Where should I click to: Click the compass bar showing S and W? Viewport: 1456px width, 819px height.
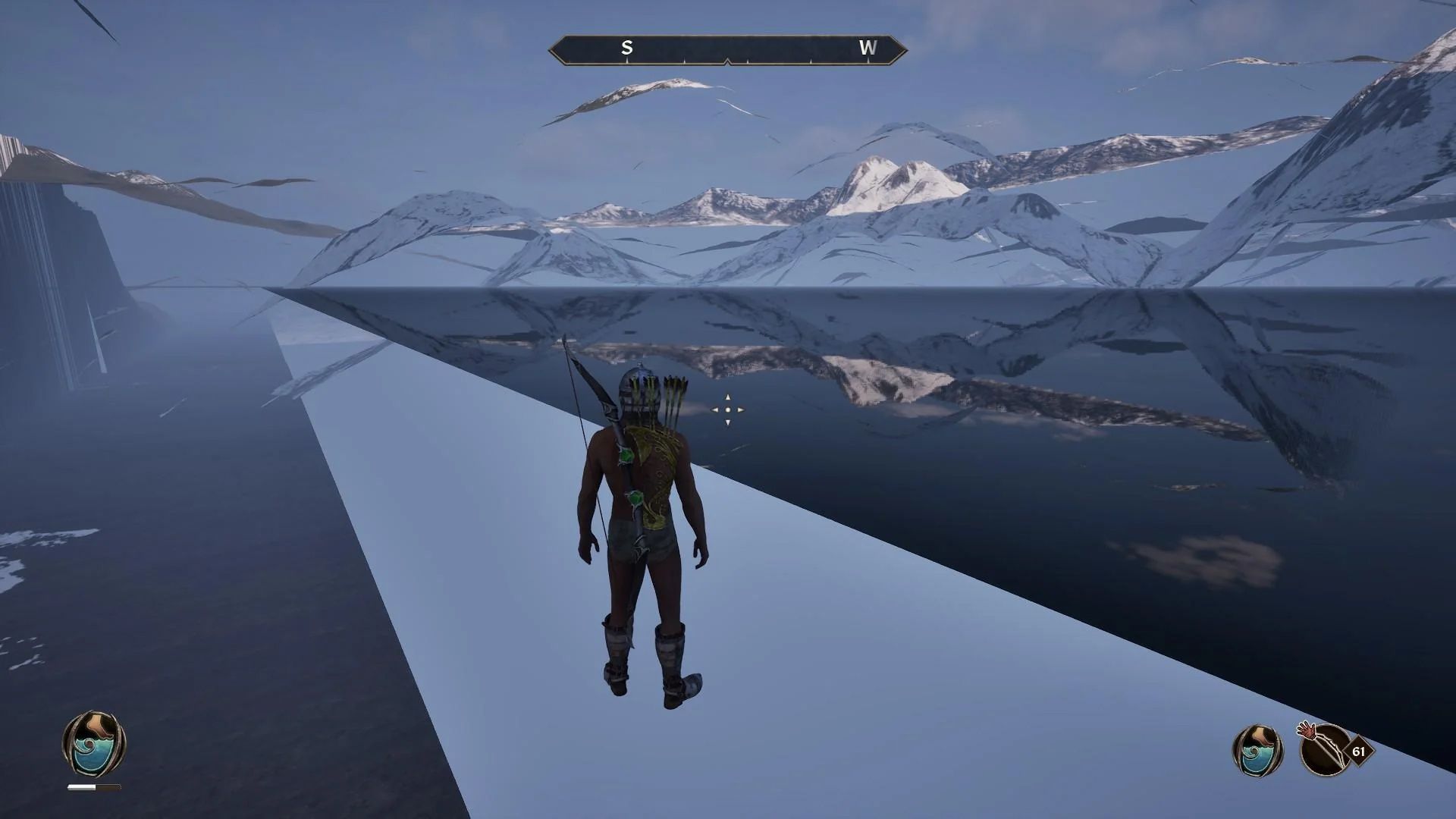[727, 49]
